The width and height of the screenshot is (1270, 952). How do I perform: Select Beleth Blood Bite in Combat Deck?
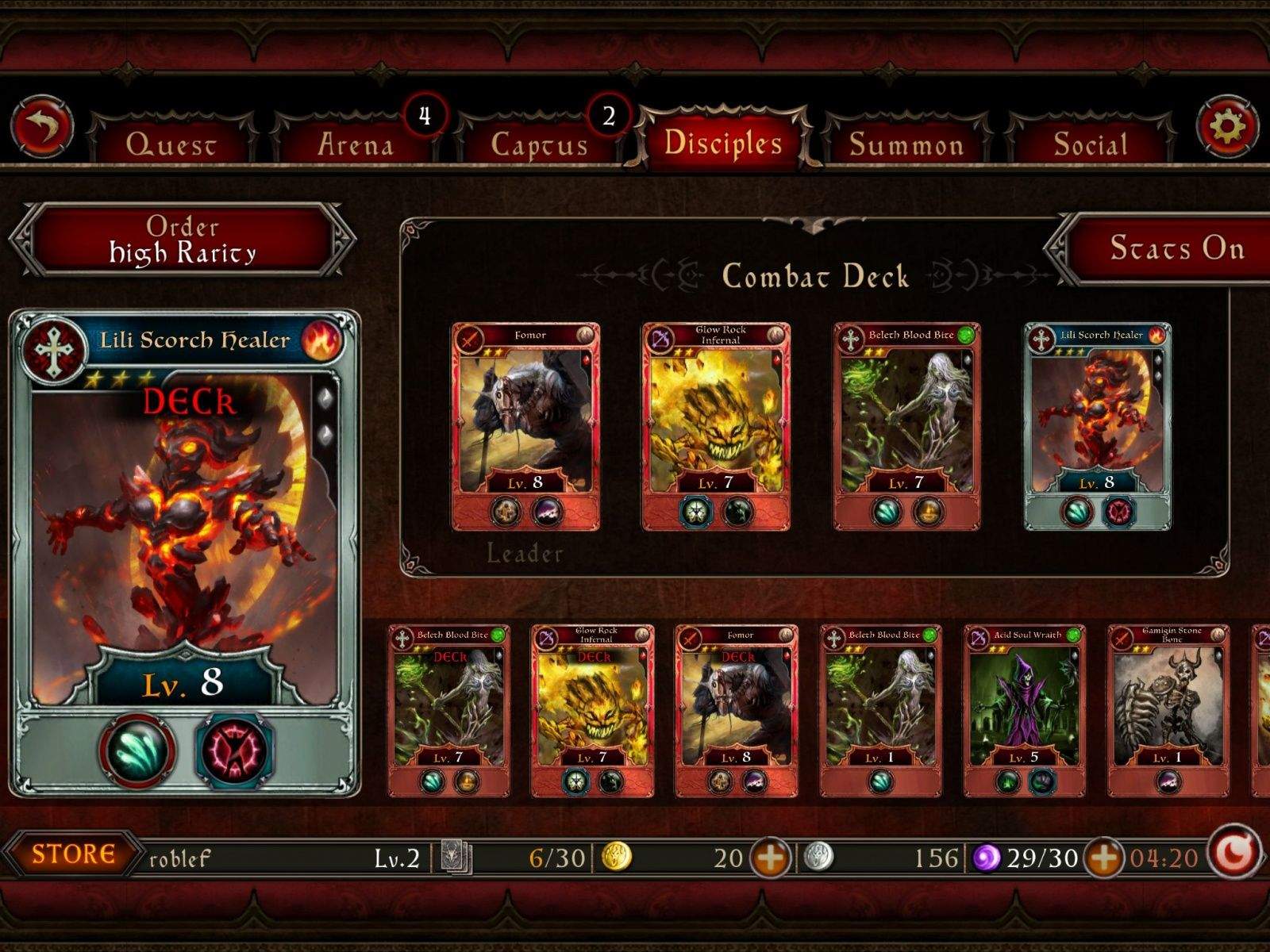coord(906,425)
